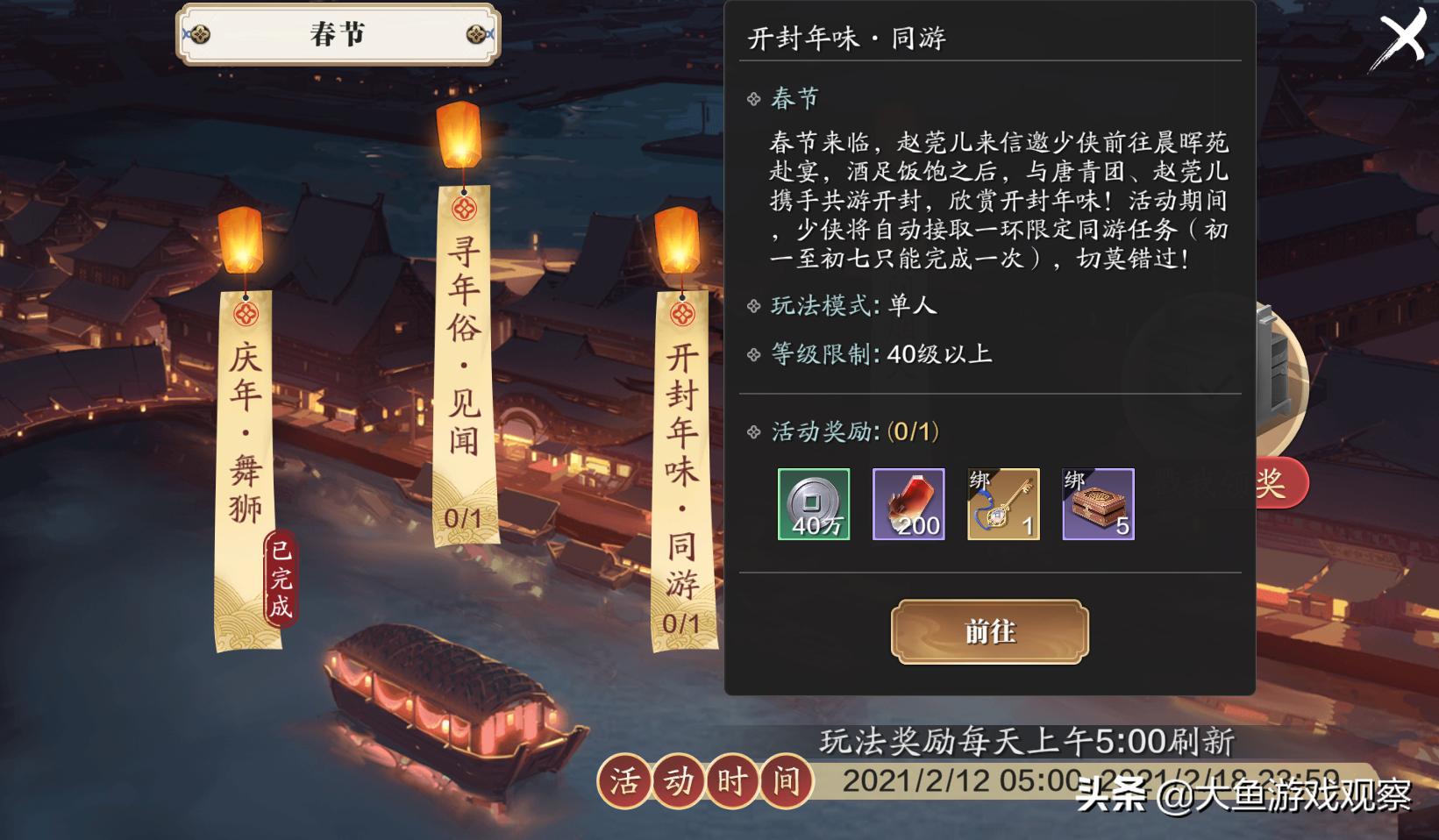
Task: Close the event detail panel
Action: click(x=1404, y=37)
